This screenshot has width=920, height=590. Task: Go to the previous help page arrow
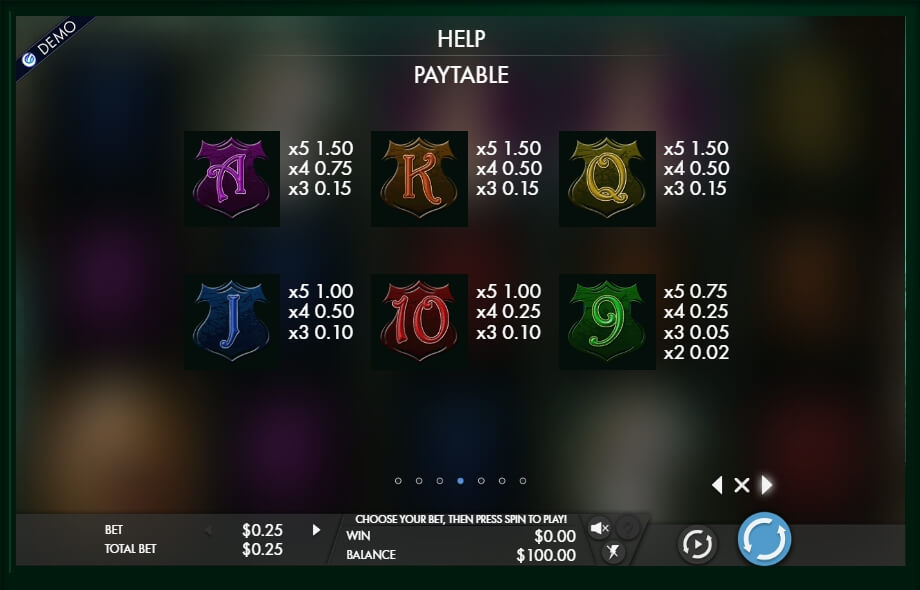[716, 485]
